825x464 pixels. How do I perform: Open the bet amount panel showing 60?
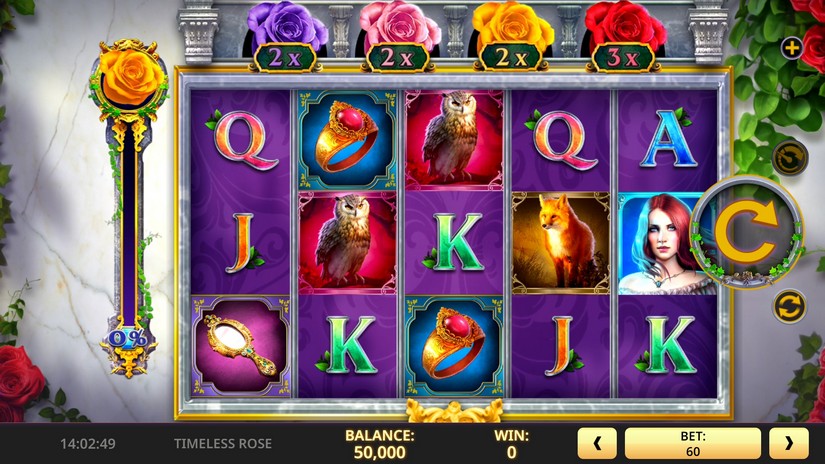click(692, 443)
